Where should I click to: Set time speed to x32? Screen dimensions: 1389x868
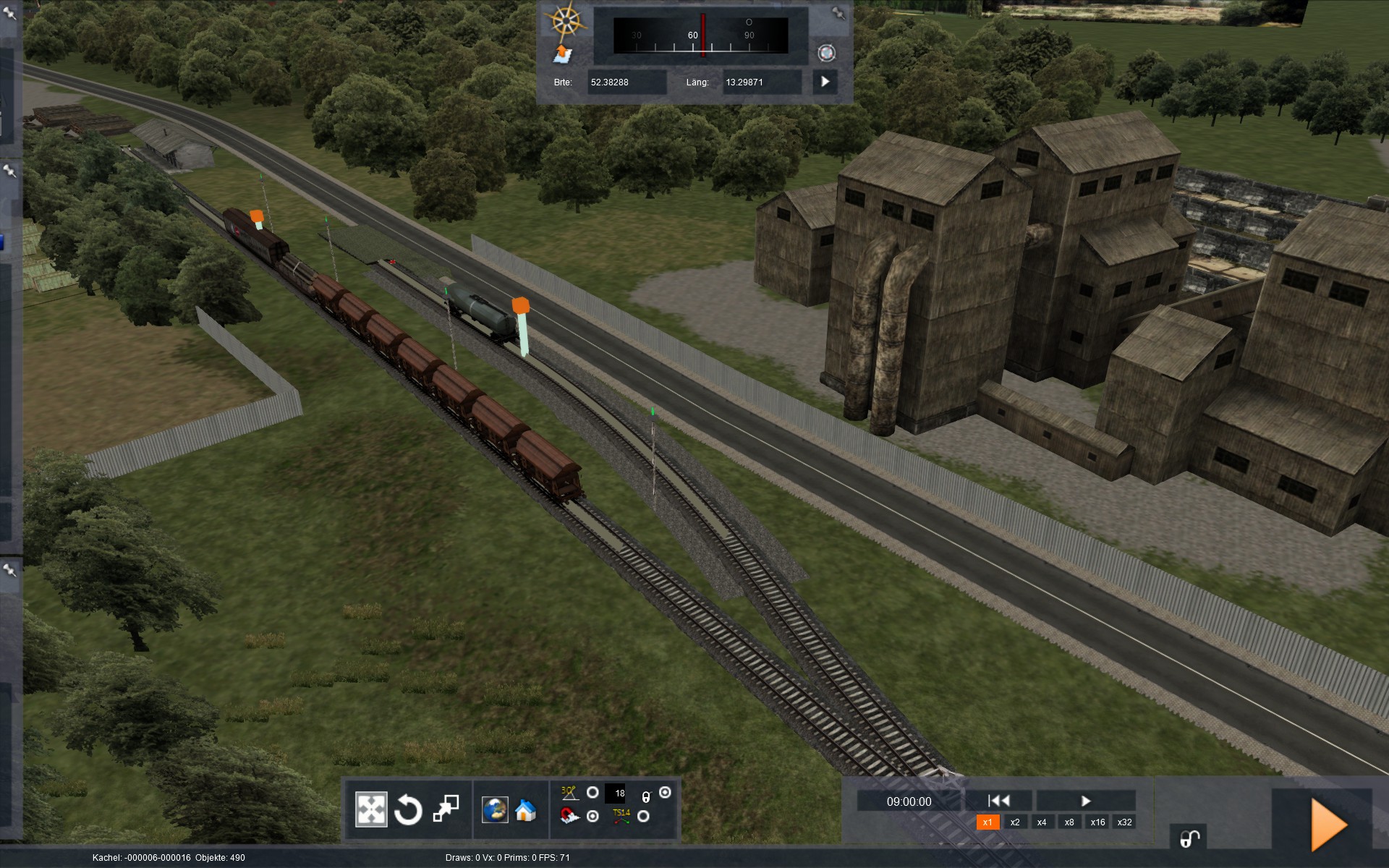(1124, 822)
